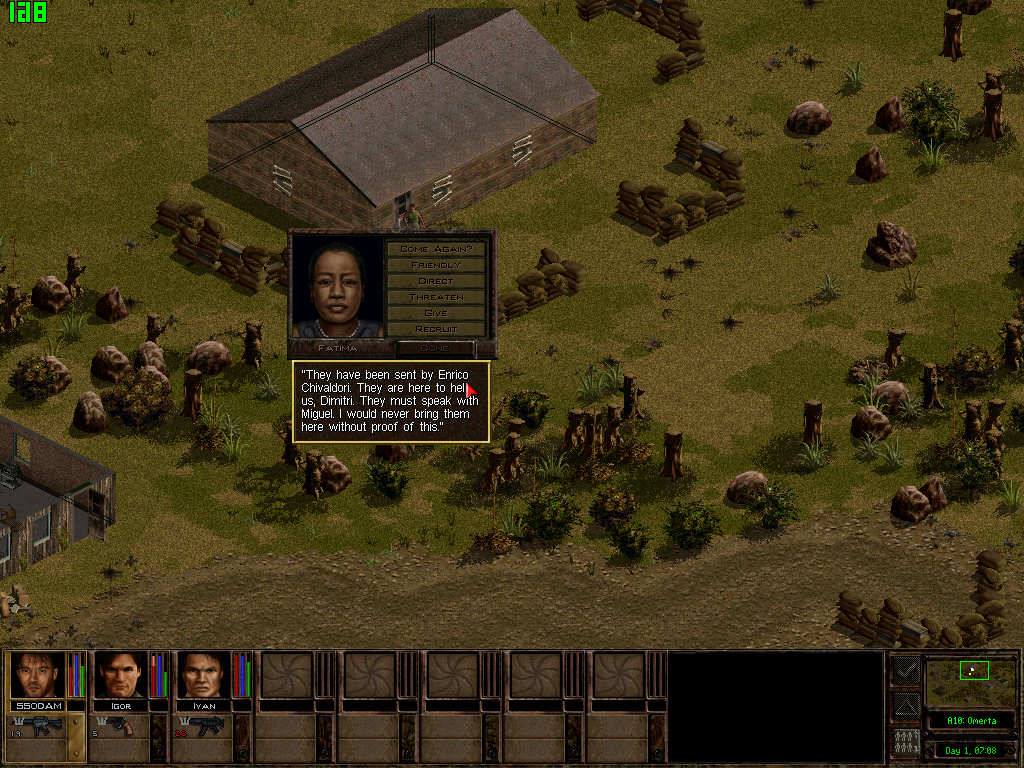Select Igor's portrait
This screenshot has width=1024, height=768.
(120, 675)
